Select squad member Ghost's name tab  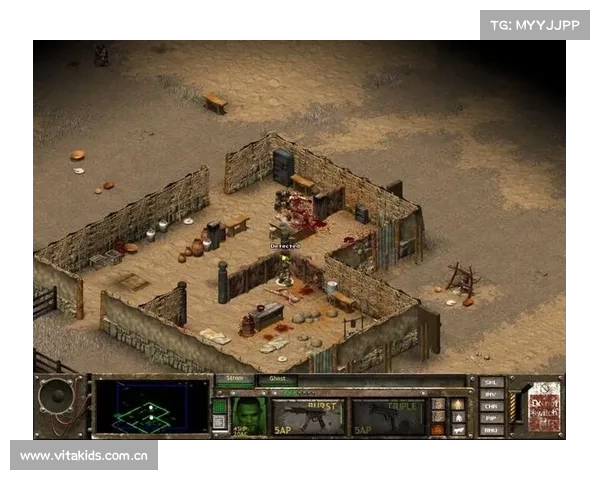pos(277,380)
